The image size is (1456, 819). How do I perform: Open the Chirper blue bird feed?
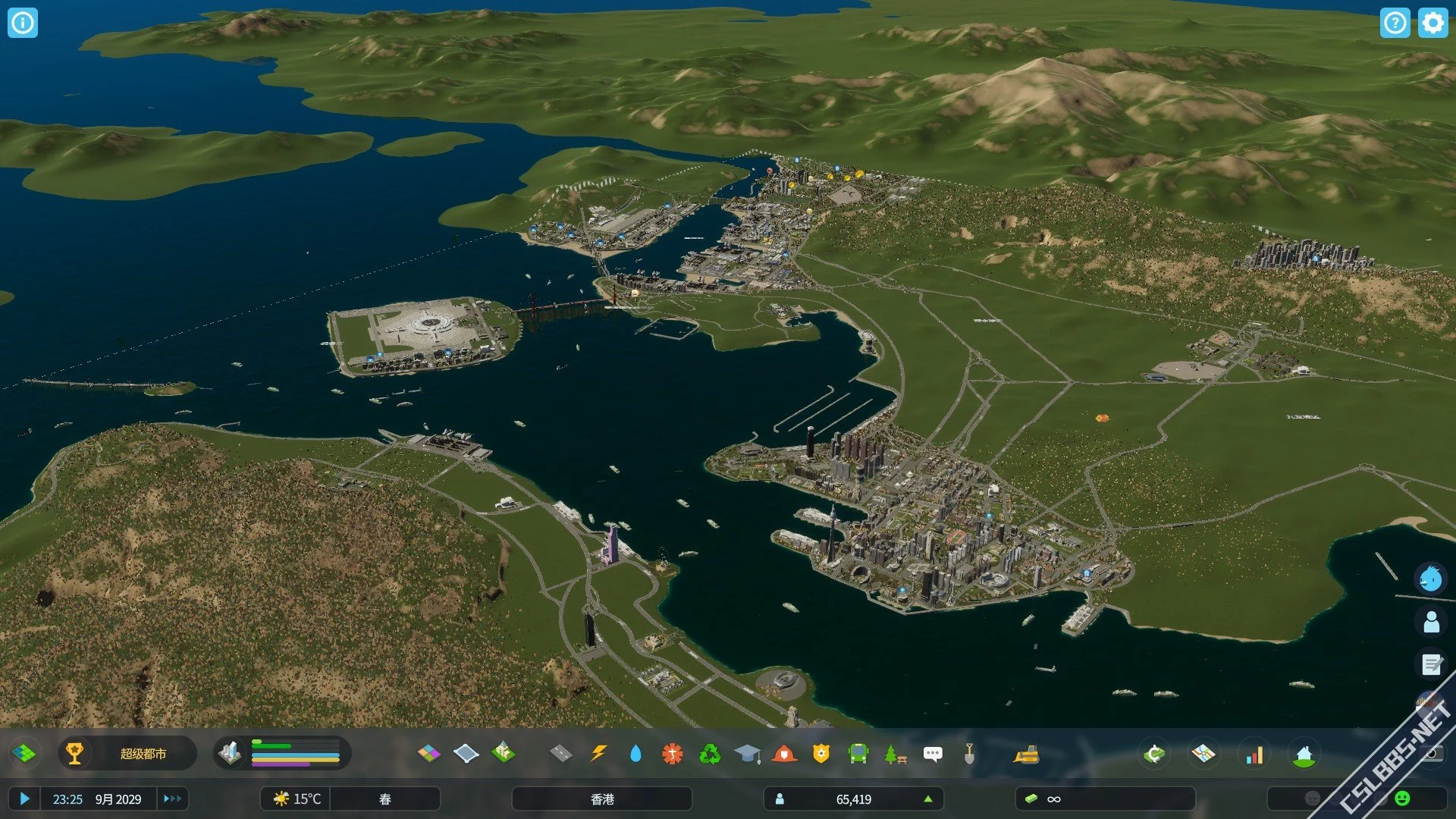pyautogui.click(x=1431, y=579)
